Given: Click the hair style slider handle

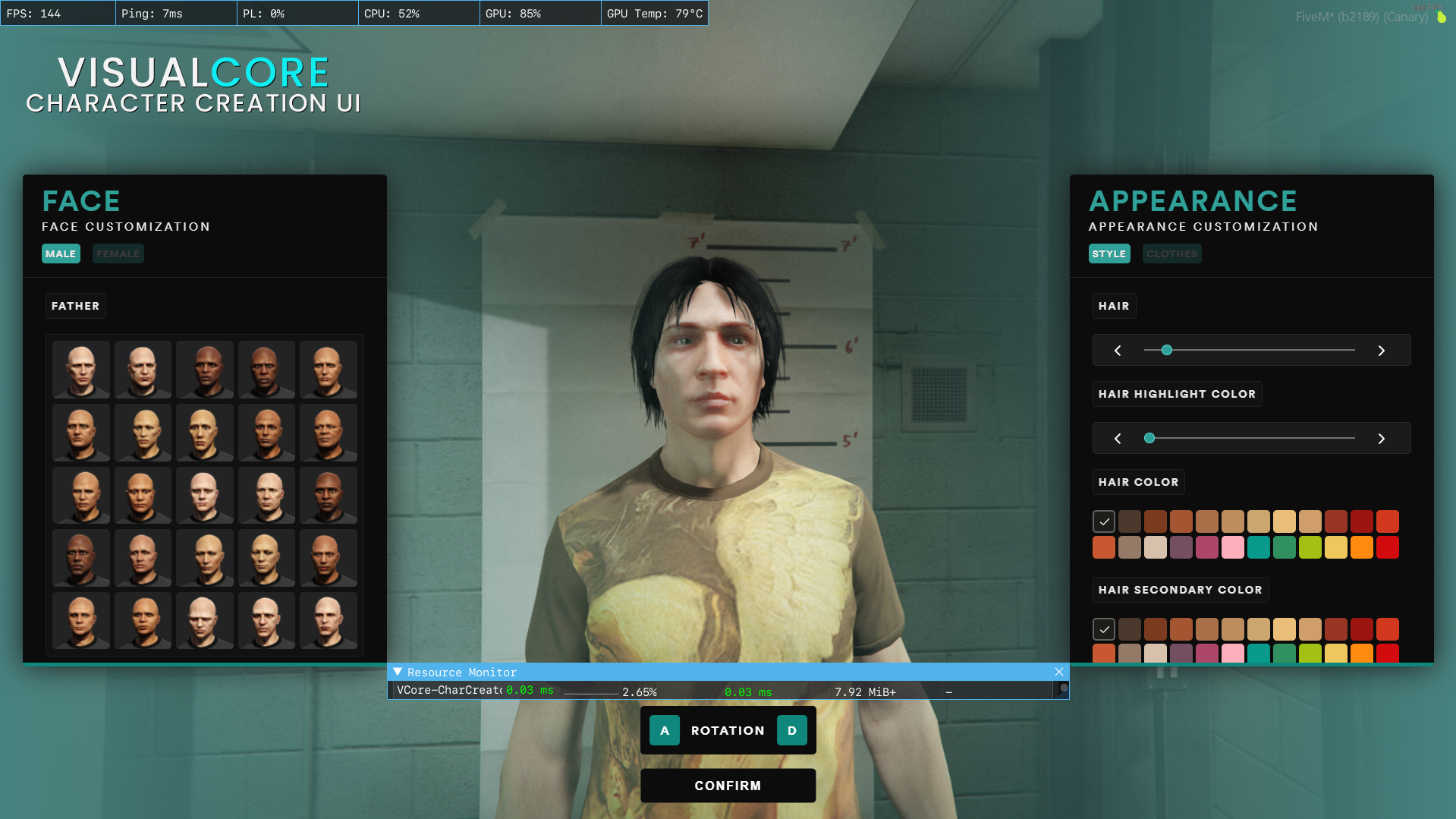Looking at the screenshot, I should tap(1167, 350).
